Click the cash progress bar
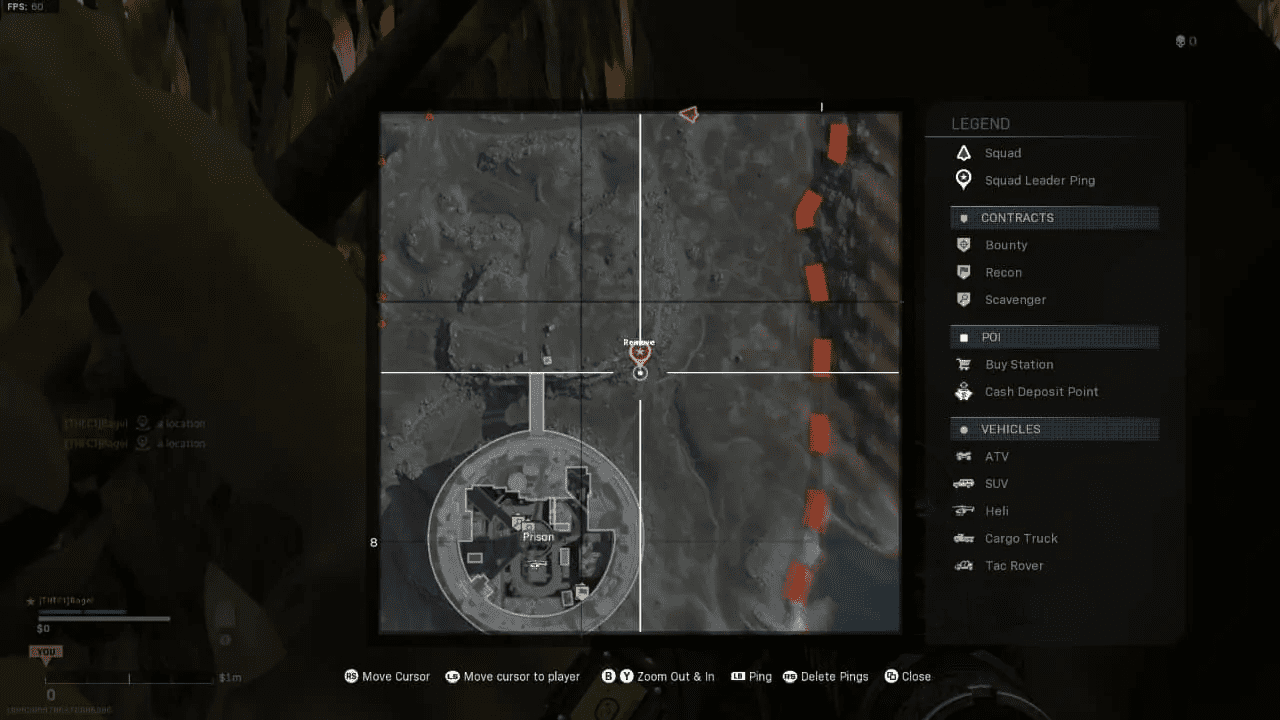 point(104,617)
